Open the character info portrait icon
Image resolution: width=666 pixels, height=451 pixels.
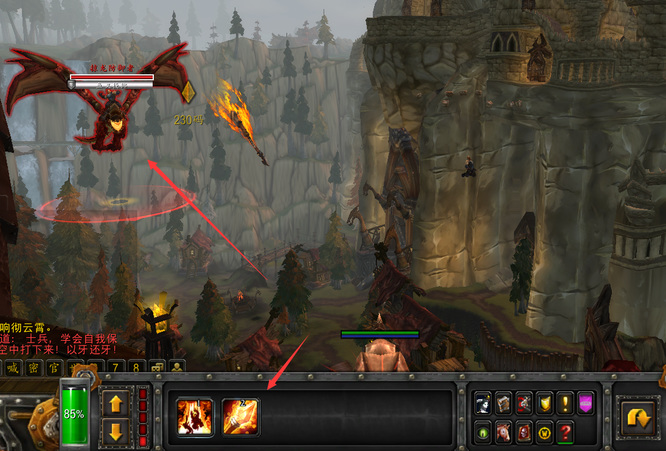[482, 402]
